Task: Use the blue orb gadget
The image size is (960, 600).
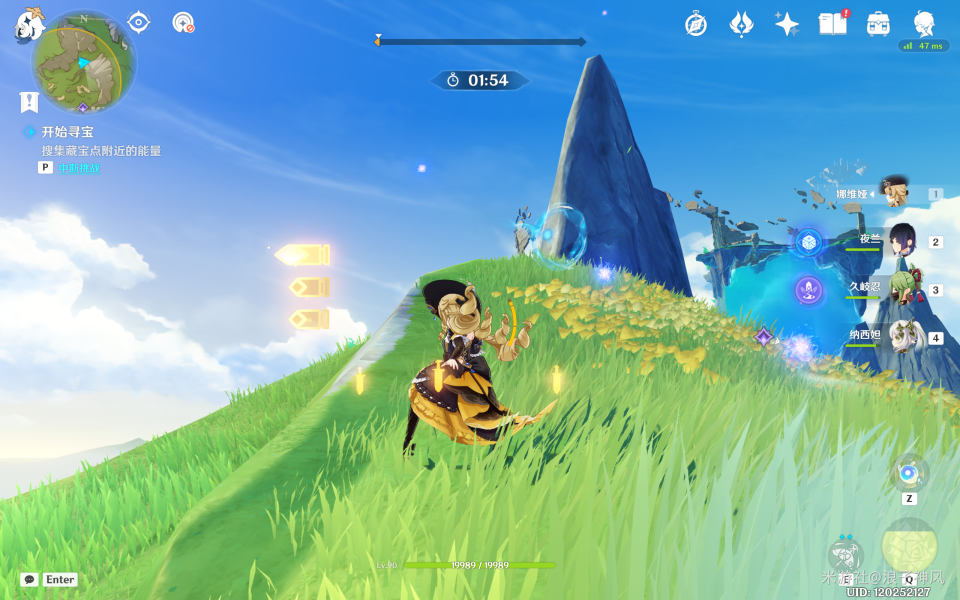Action: pos(908,473)
